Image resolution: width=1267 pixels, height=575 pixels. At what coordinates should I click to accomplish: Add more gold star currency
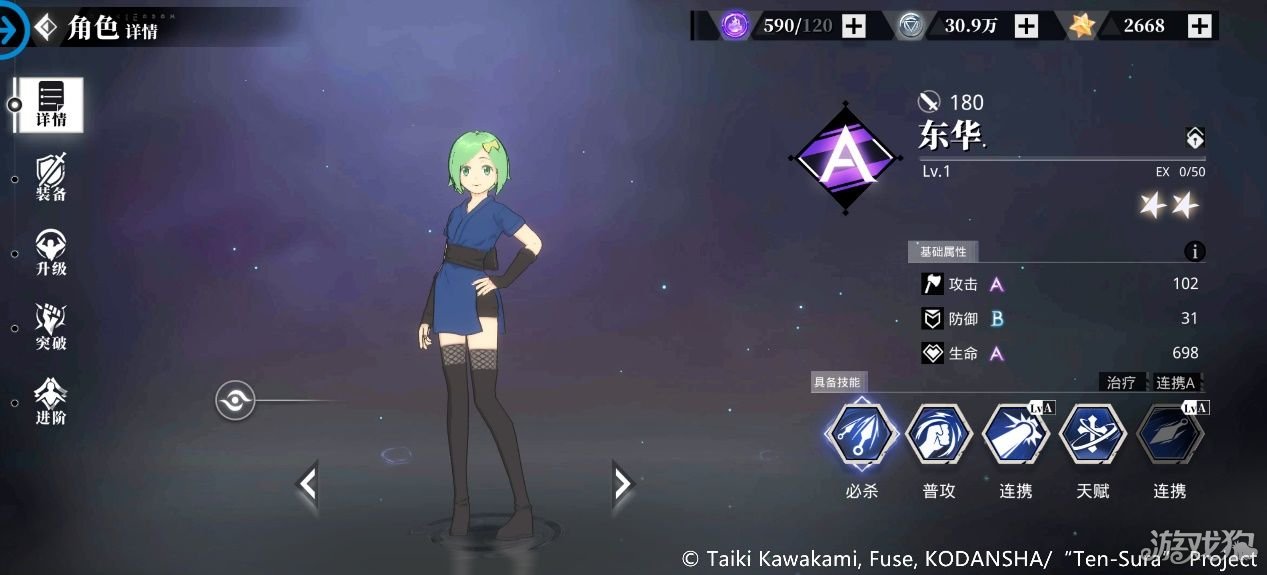coord(1199,26)
